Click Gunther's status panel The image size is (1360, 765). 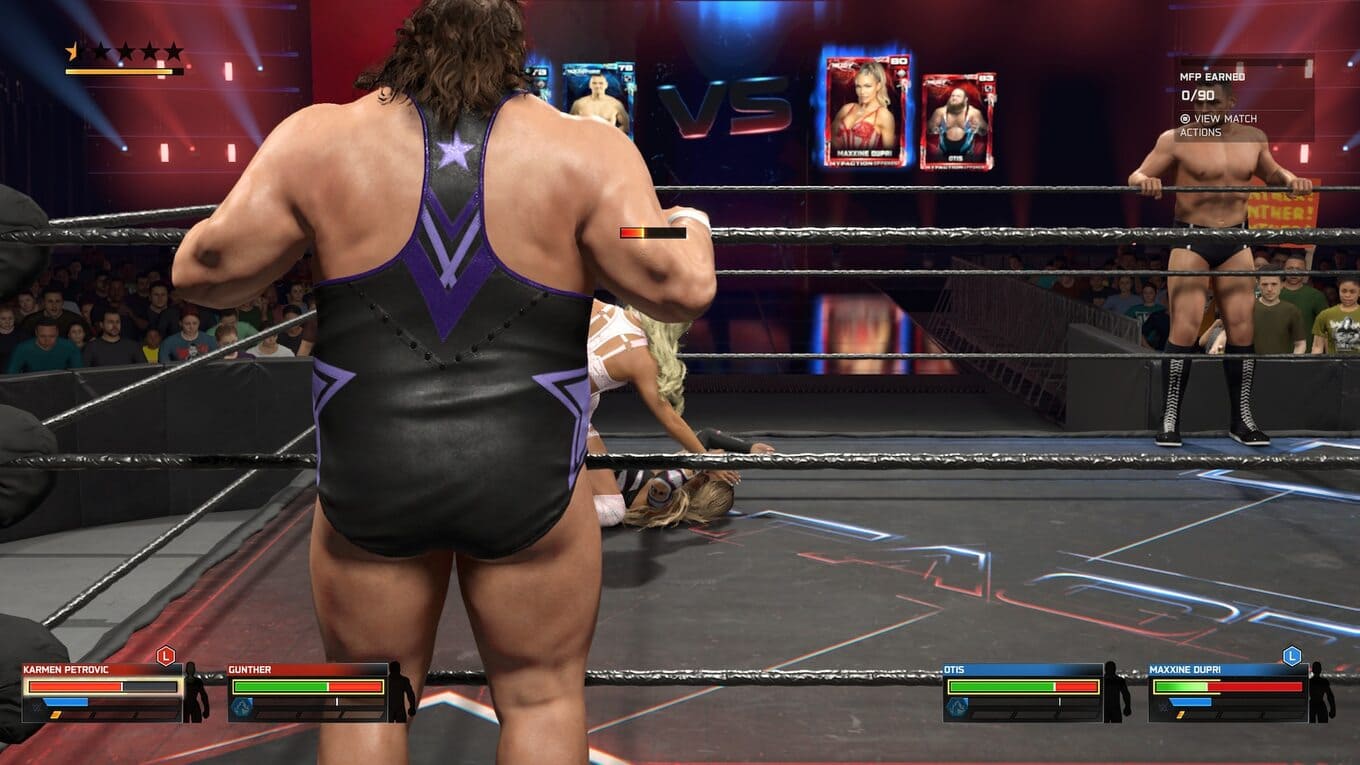coord(307,692)
